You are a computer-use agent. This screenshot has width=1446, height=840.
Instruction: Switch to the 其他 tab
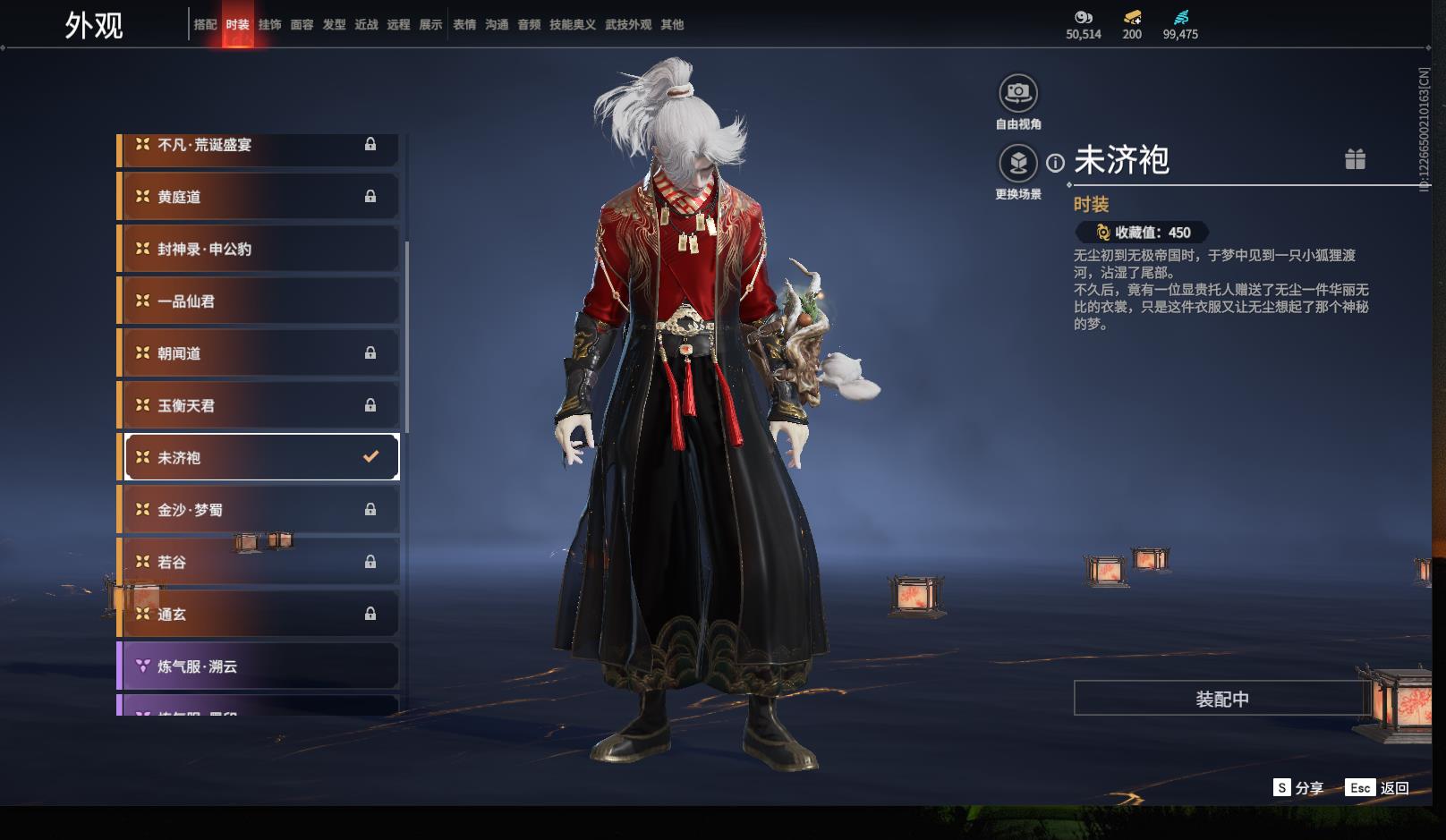coord(672,25)
